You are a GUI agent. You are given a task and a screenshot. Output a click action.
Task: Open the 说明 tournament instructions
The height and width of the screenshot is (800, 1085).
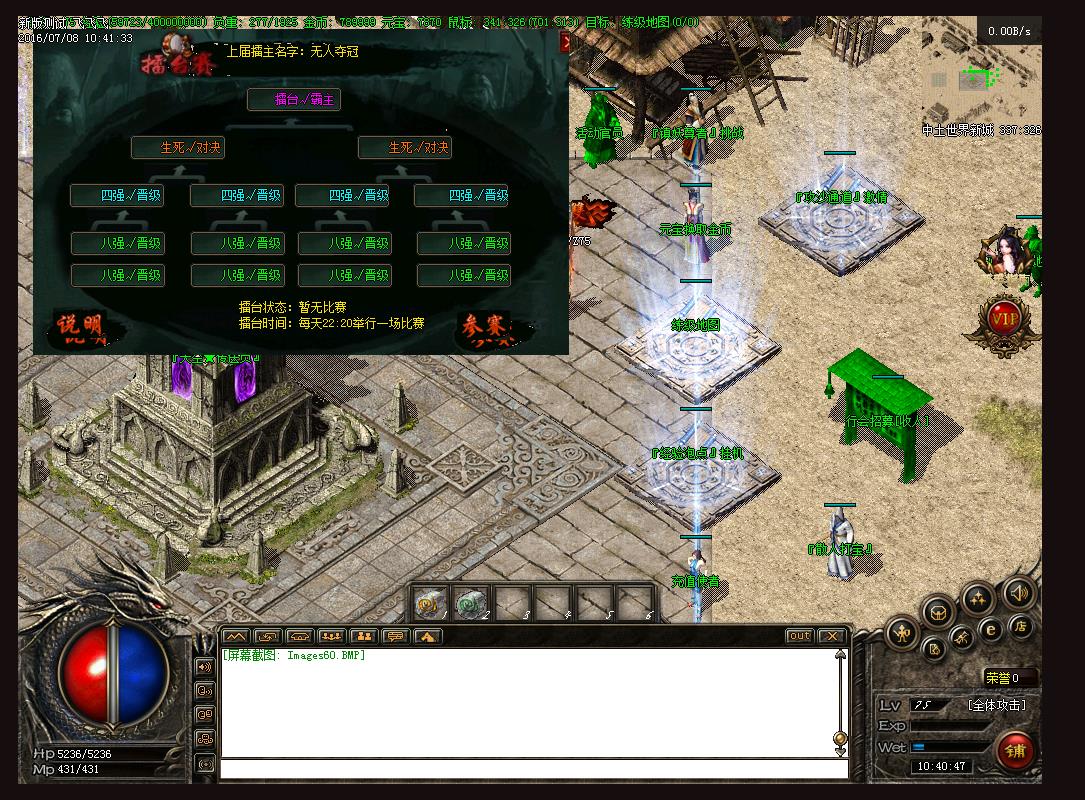tap(79, 327)
